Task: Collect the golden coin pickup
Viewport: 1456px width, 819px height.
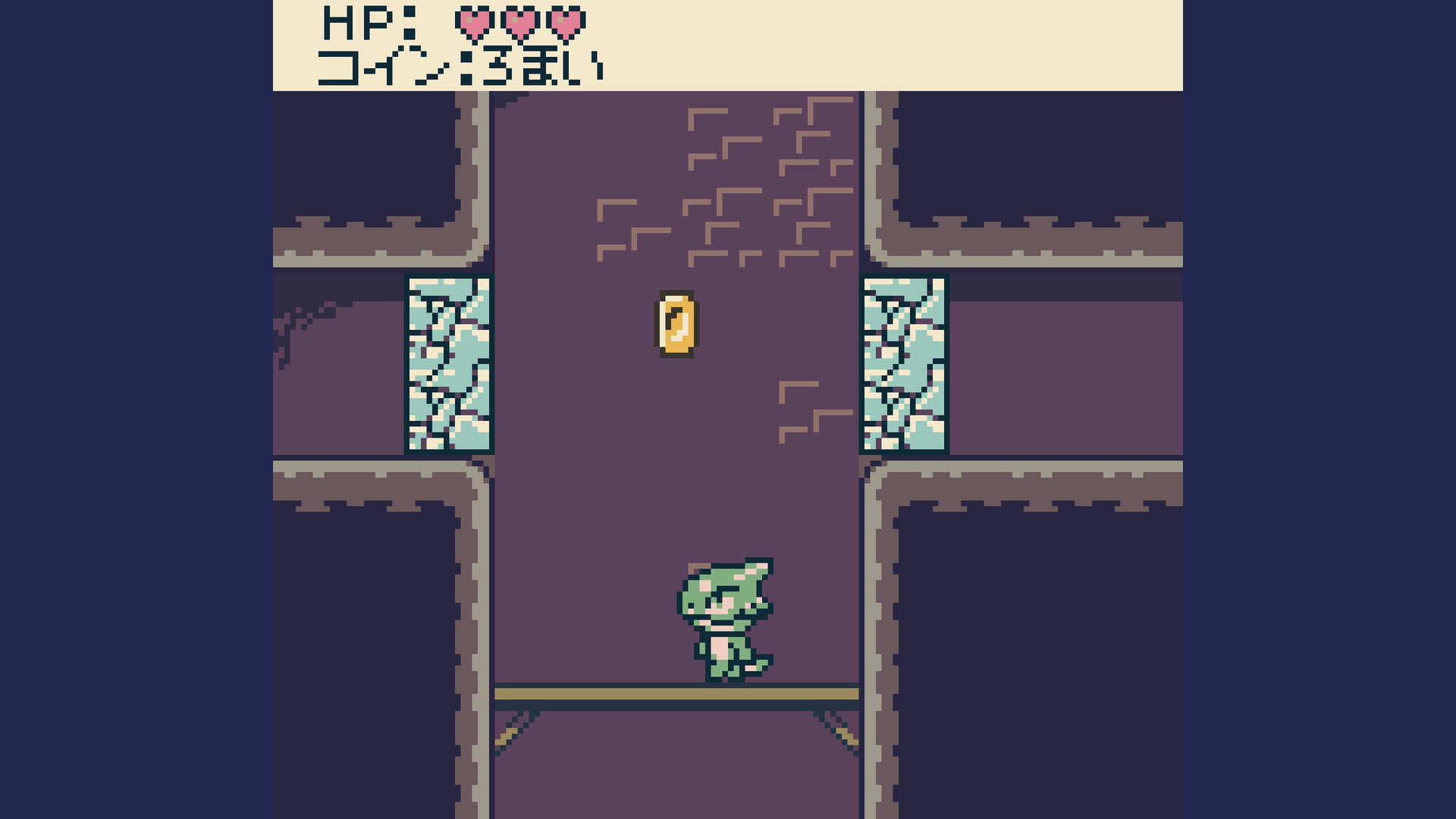Action: (x=677, y=322)
